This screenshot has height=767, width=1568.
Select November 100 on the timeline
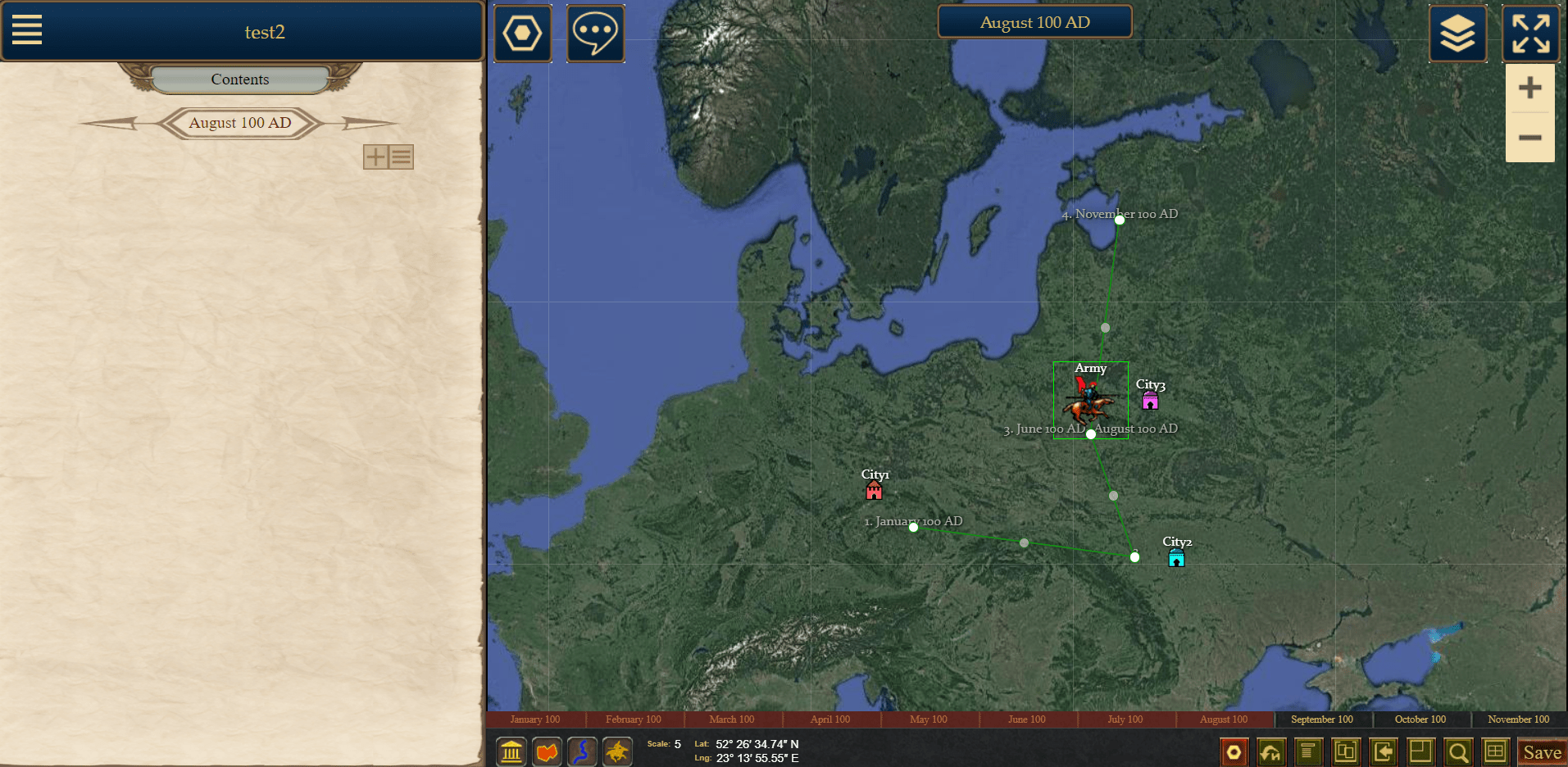pos(1518,719)
